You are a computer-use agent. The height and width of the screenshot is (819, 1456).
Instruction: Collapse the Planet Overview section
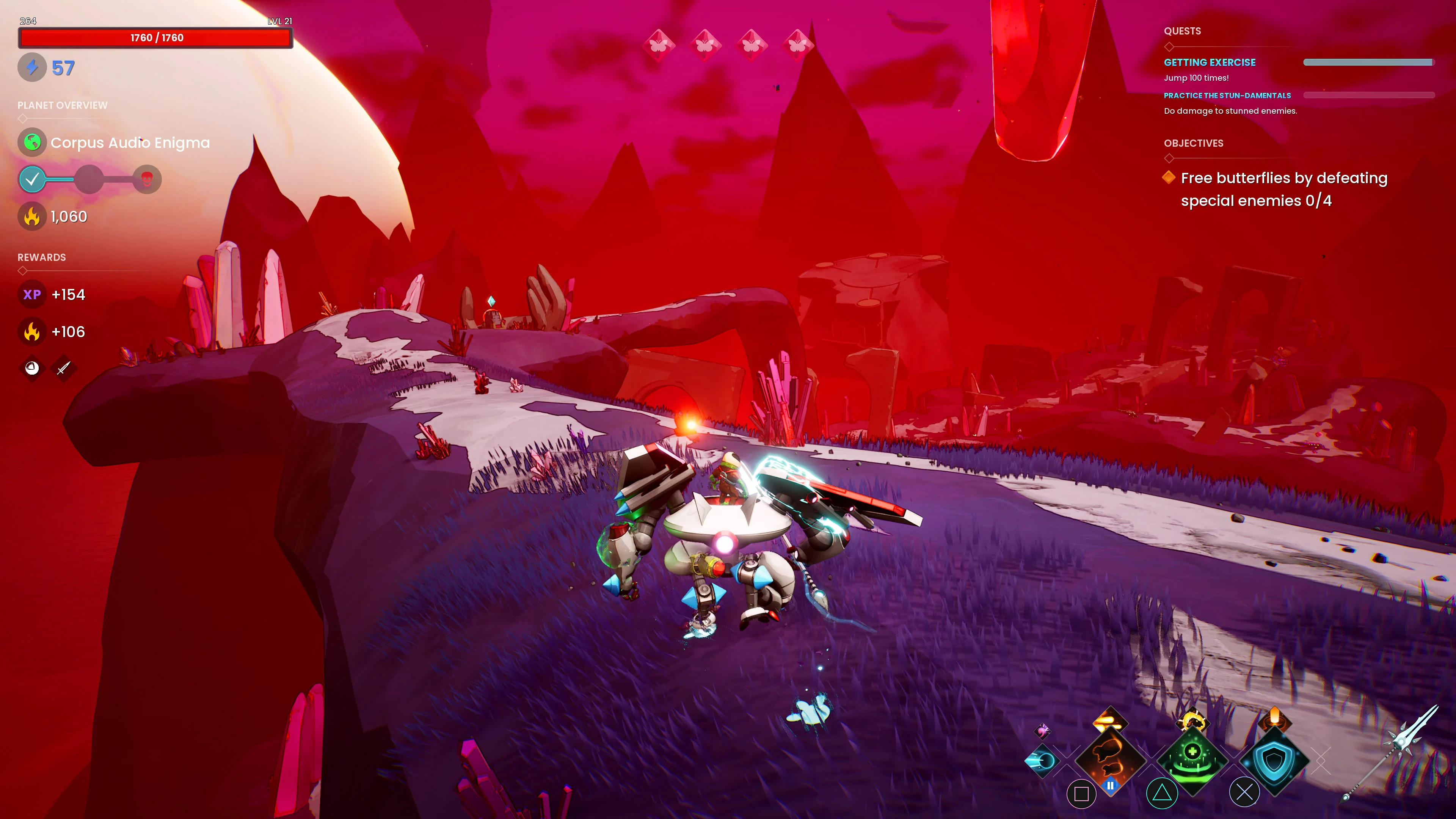click(62, 105)
